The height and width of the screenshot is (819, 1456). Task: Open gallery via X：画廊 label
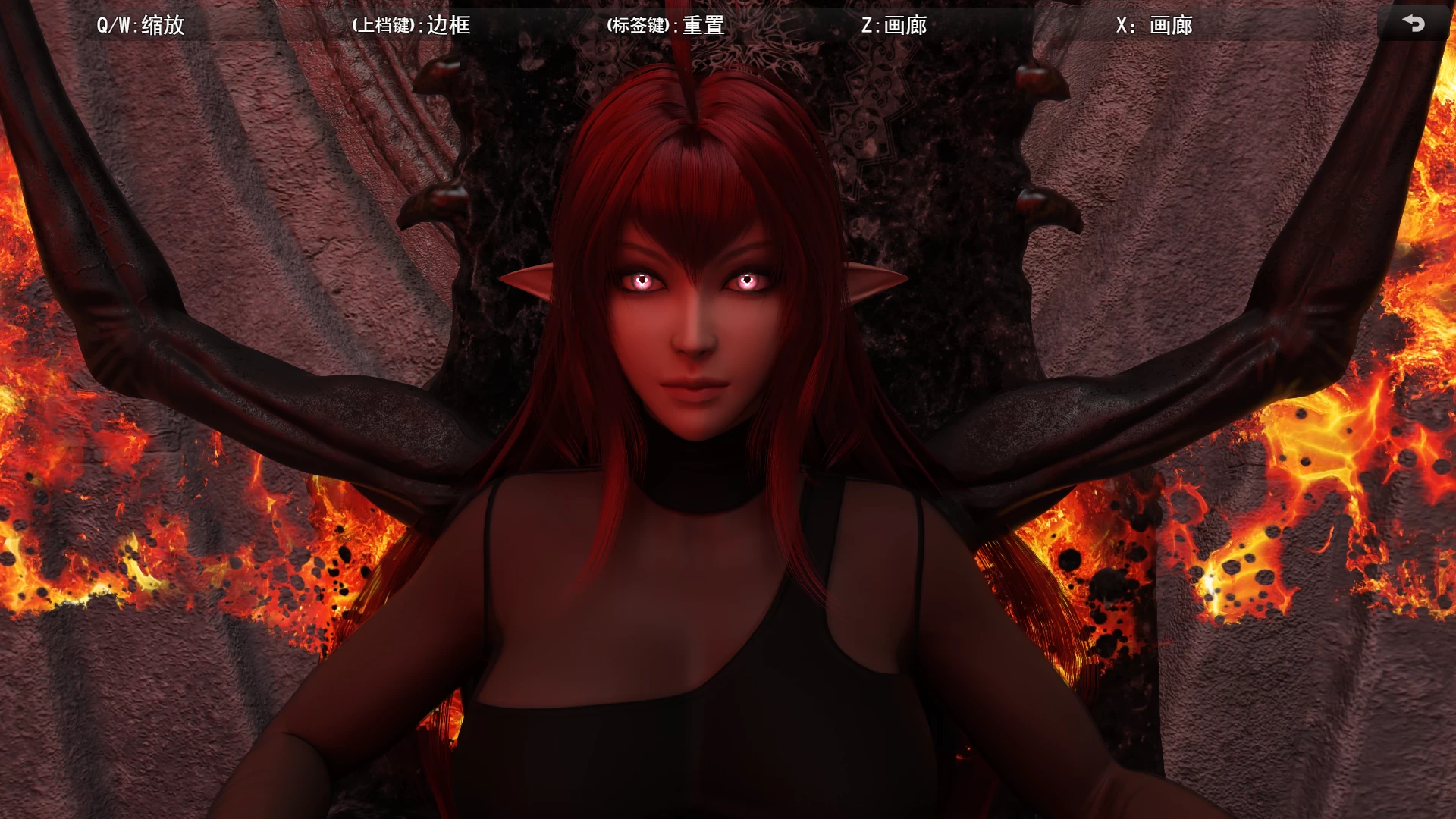click(1153, 25)
